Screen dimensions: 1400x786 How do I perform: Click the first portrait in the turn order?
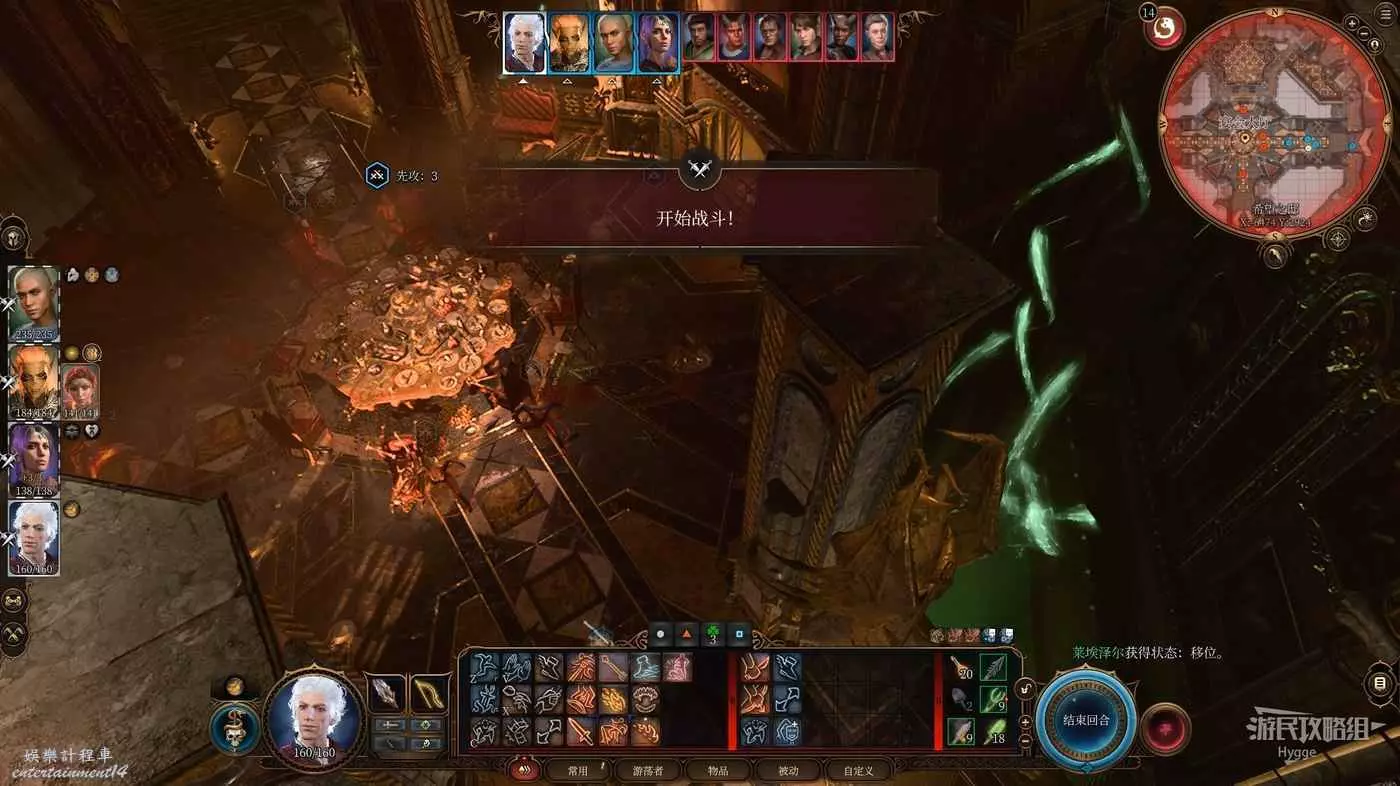(x=524, y=42)
